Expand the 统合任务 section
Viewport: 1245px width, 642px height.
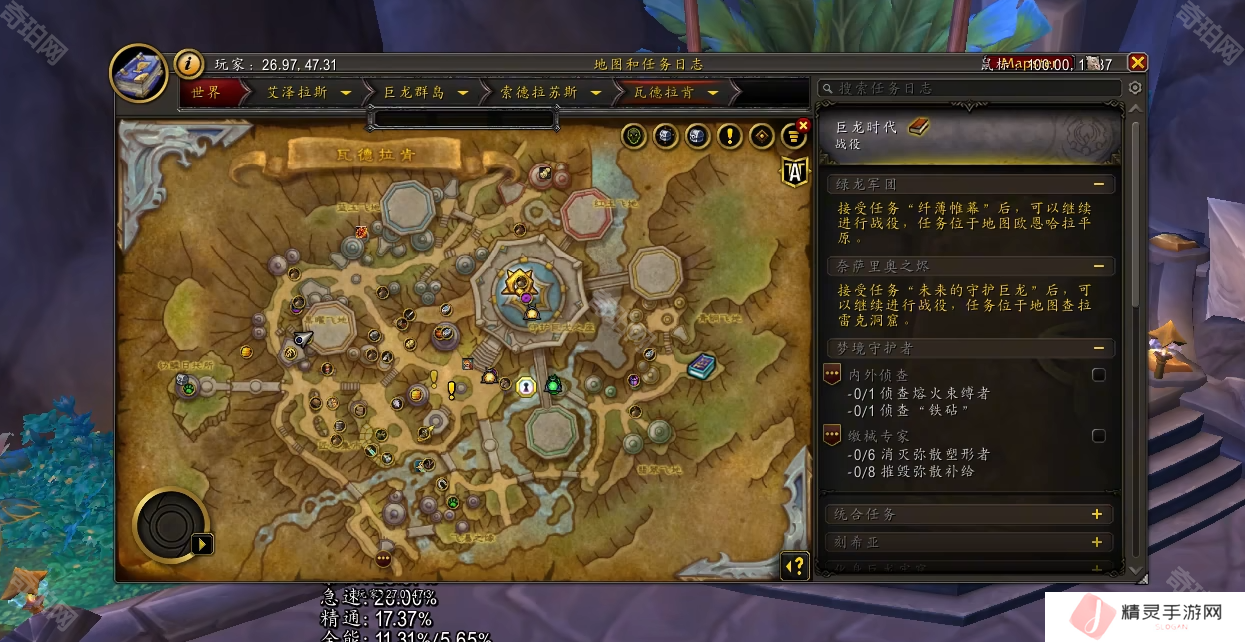1097,514
